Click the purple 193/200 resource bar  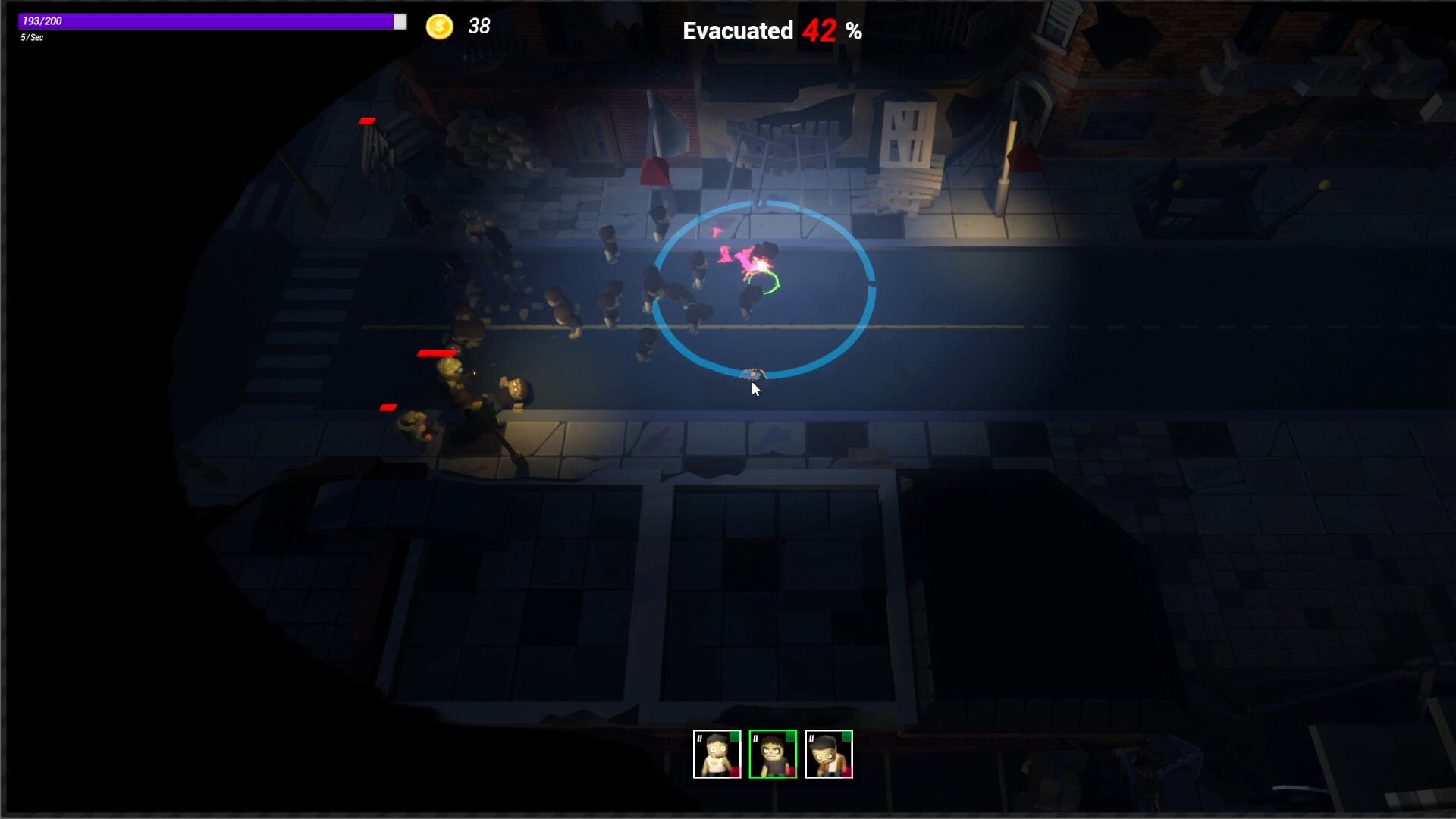(205, 22)
